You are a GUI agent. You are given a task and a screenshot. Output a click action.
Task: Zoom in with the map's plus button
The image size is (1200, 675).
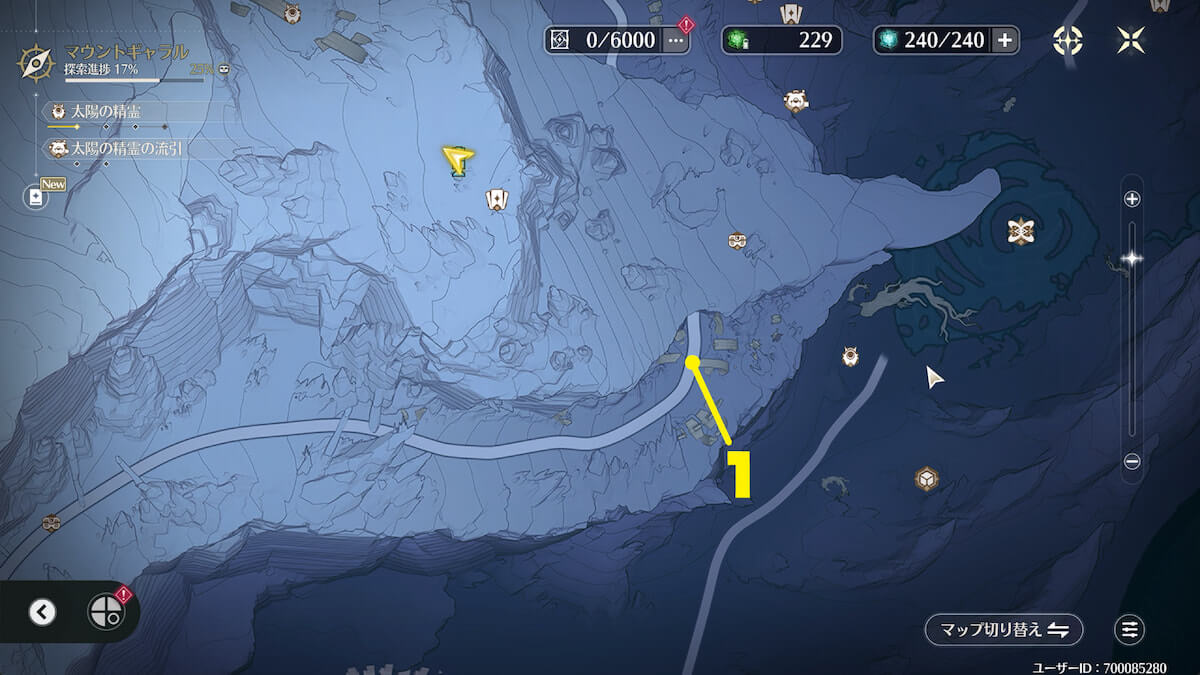[x=1132, y=199]
